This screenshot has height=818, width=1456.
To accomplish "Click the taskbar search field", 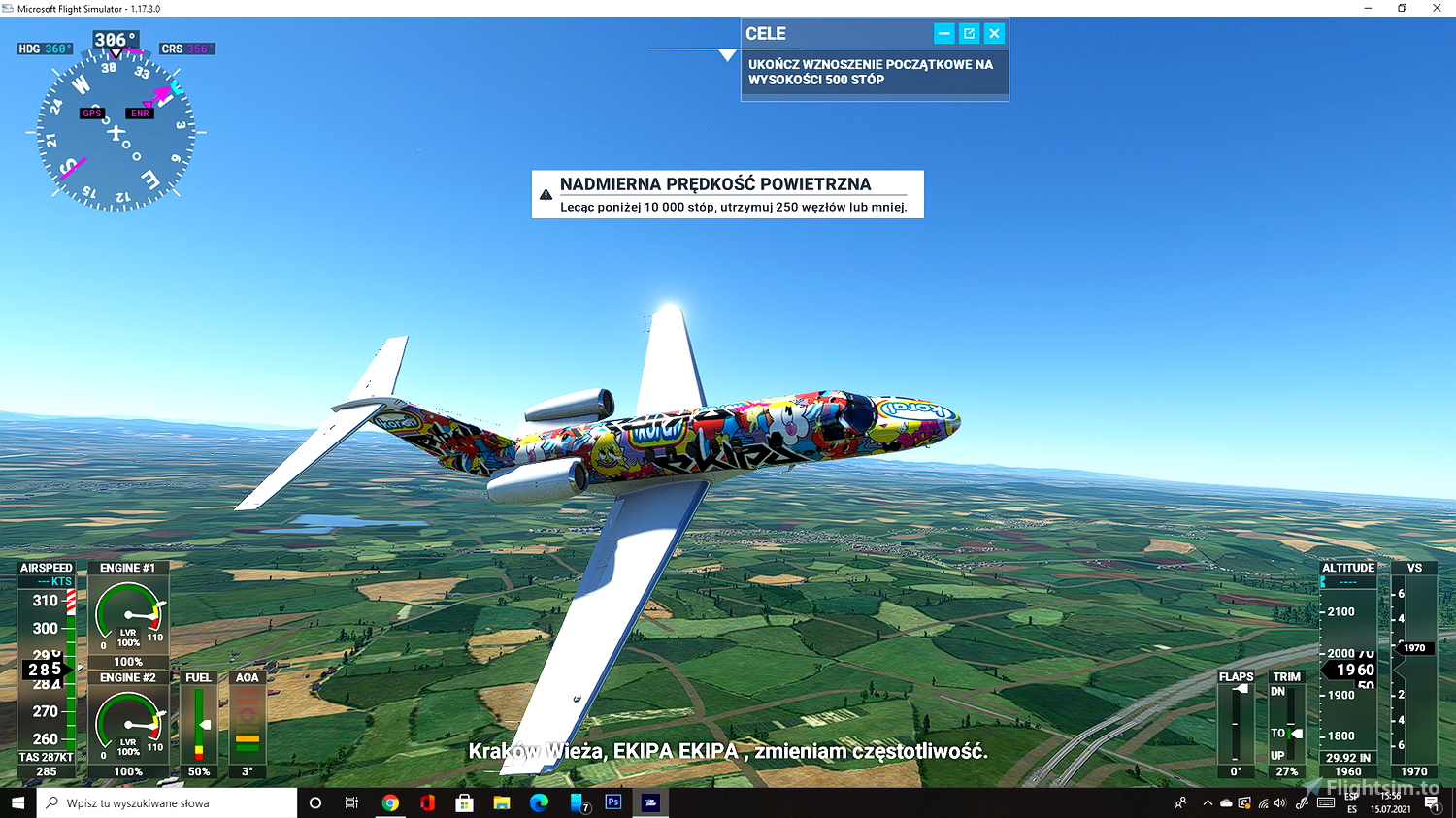I will point(165,802).
